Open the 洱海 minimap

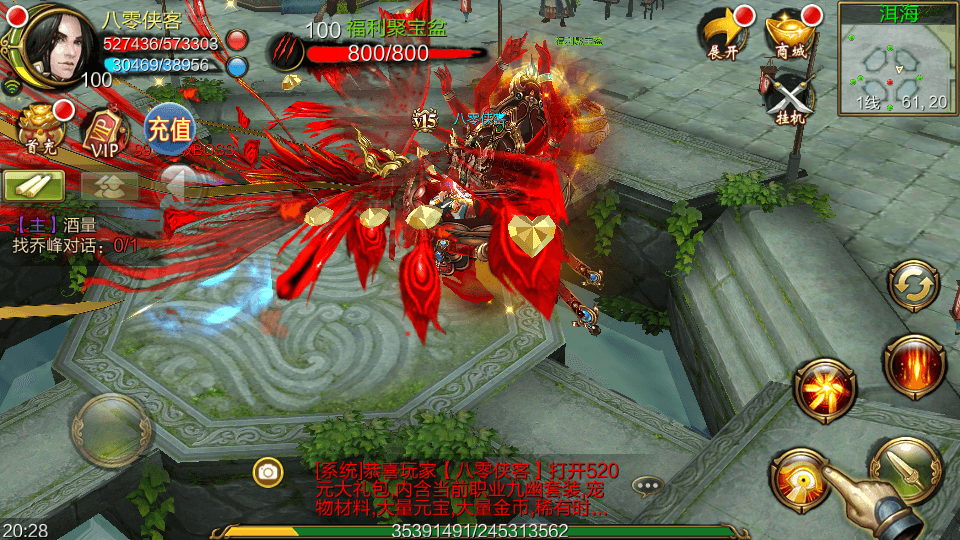pos(897,58)
